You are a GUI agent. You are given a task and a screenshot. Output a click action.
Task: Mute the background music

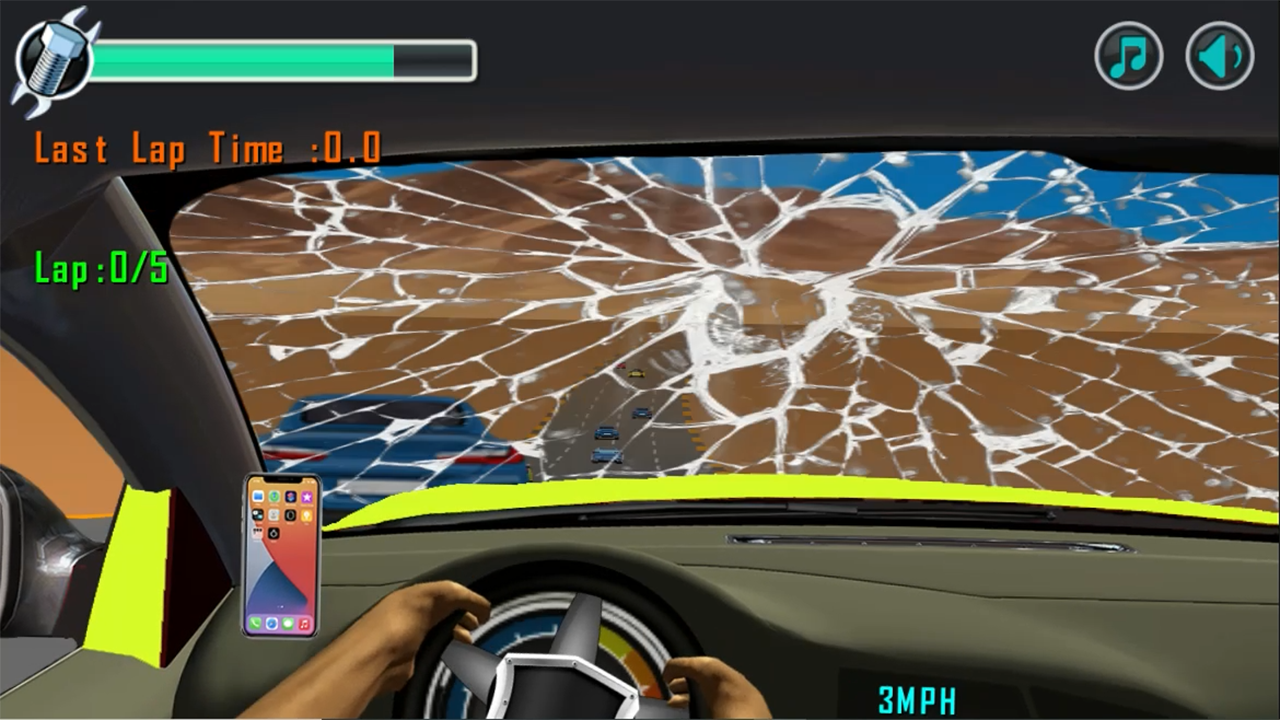(x=1129, y=55)
